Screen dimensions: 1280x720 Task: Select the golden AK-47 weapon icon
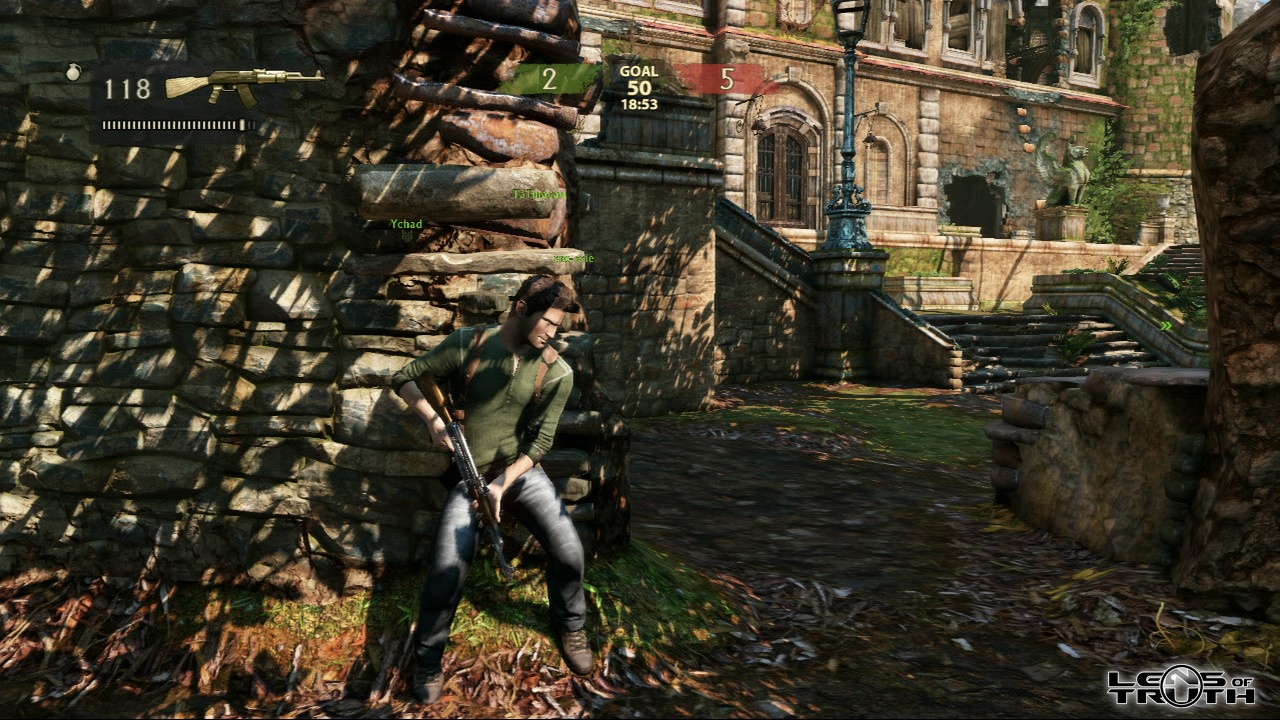tap(243, 85)
